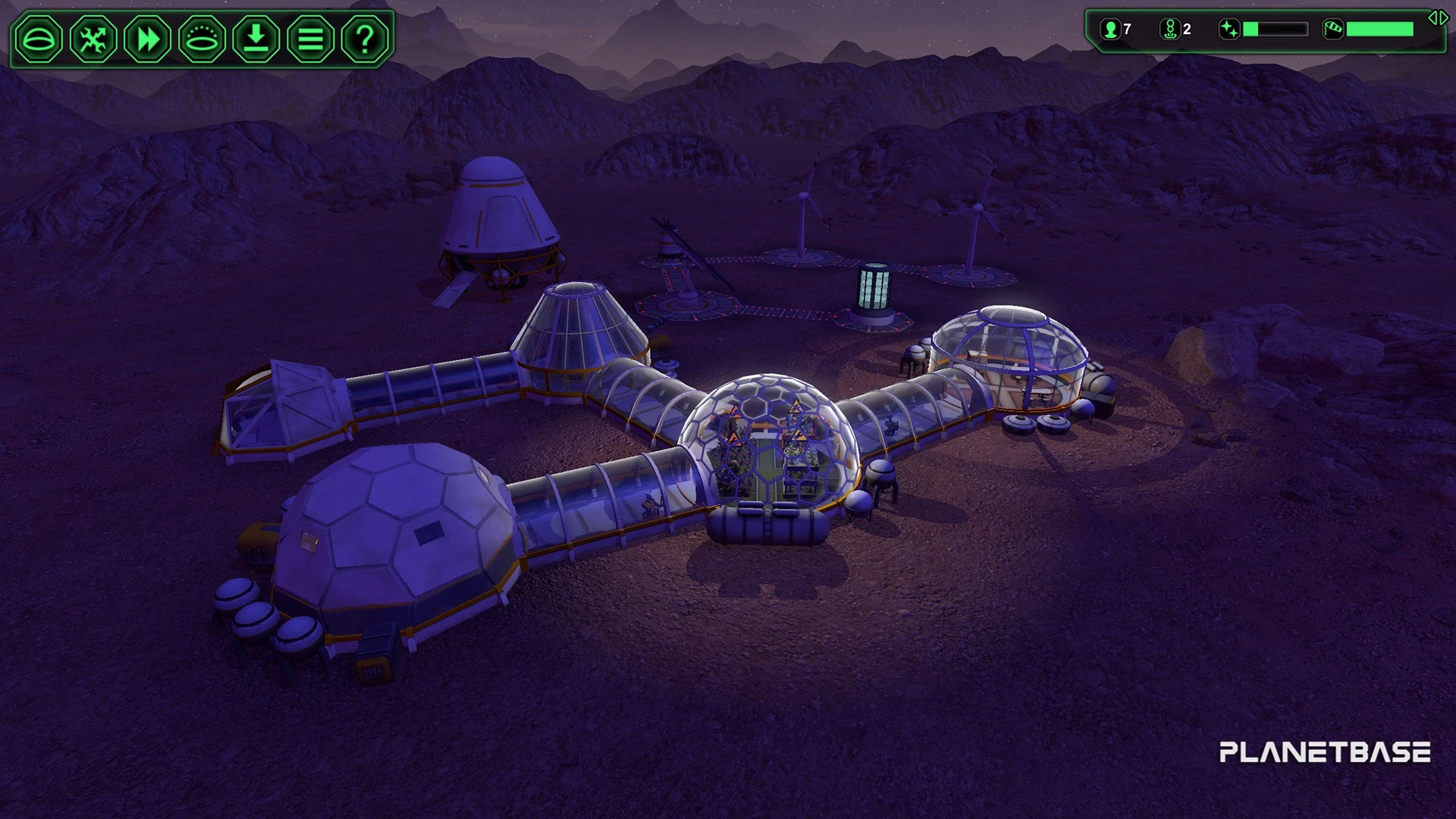Click the download arrow save button
This screenshot has height=819, width=1456.
[x=256, y=38]
